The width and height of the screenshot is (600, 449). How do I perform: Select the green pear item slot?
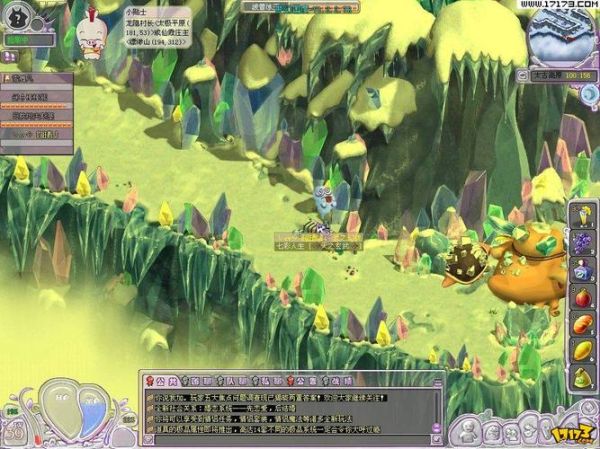(x=583, y=377)
